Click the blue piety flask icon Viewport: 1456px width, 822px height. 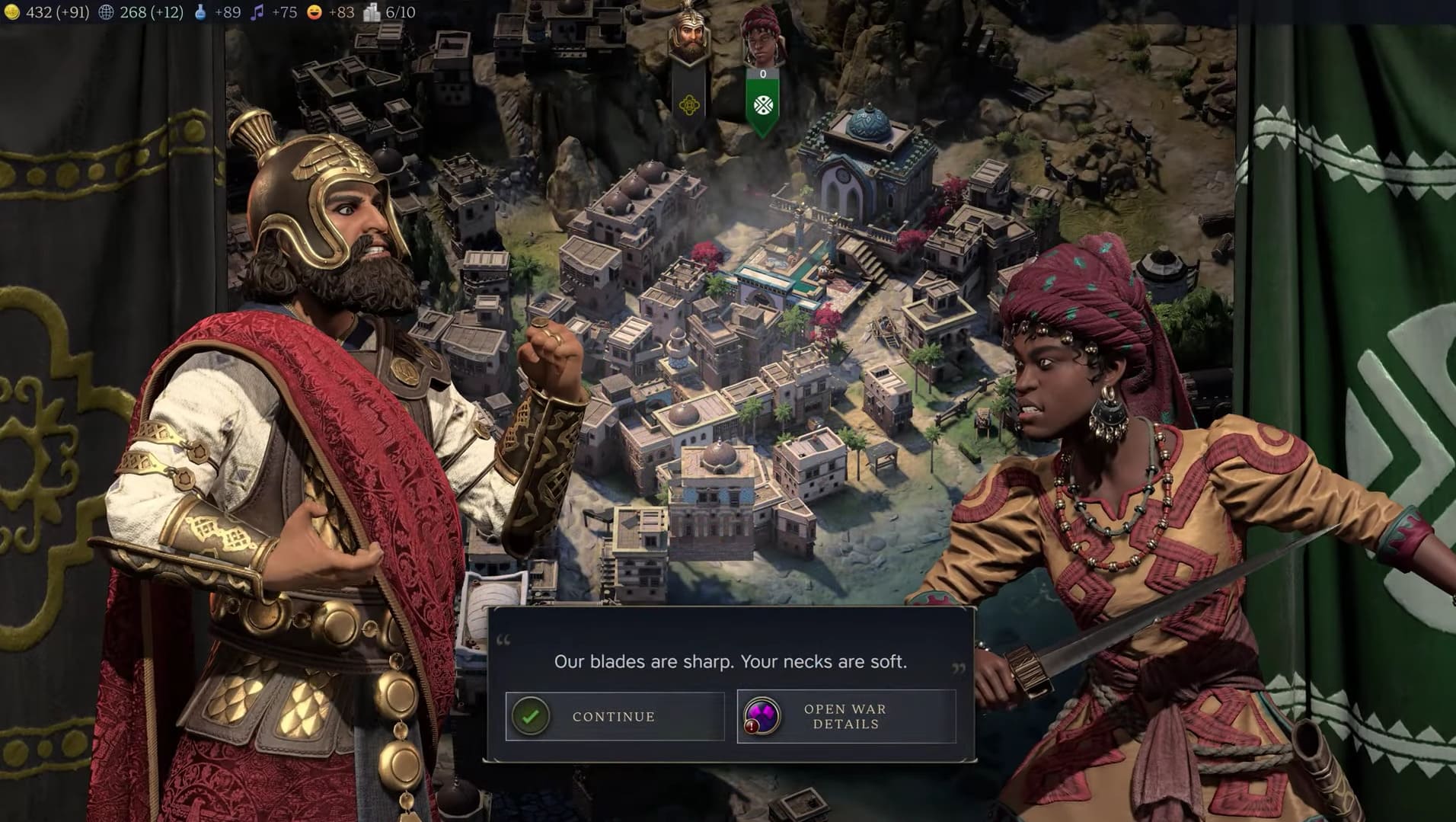(200, 12)
